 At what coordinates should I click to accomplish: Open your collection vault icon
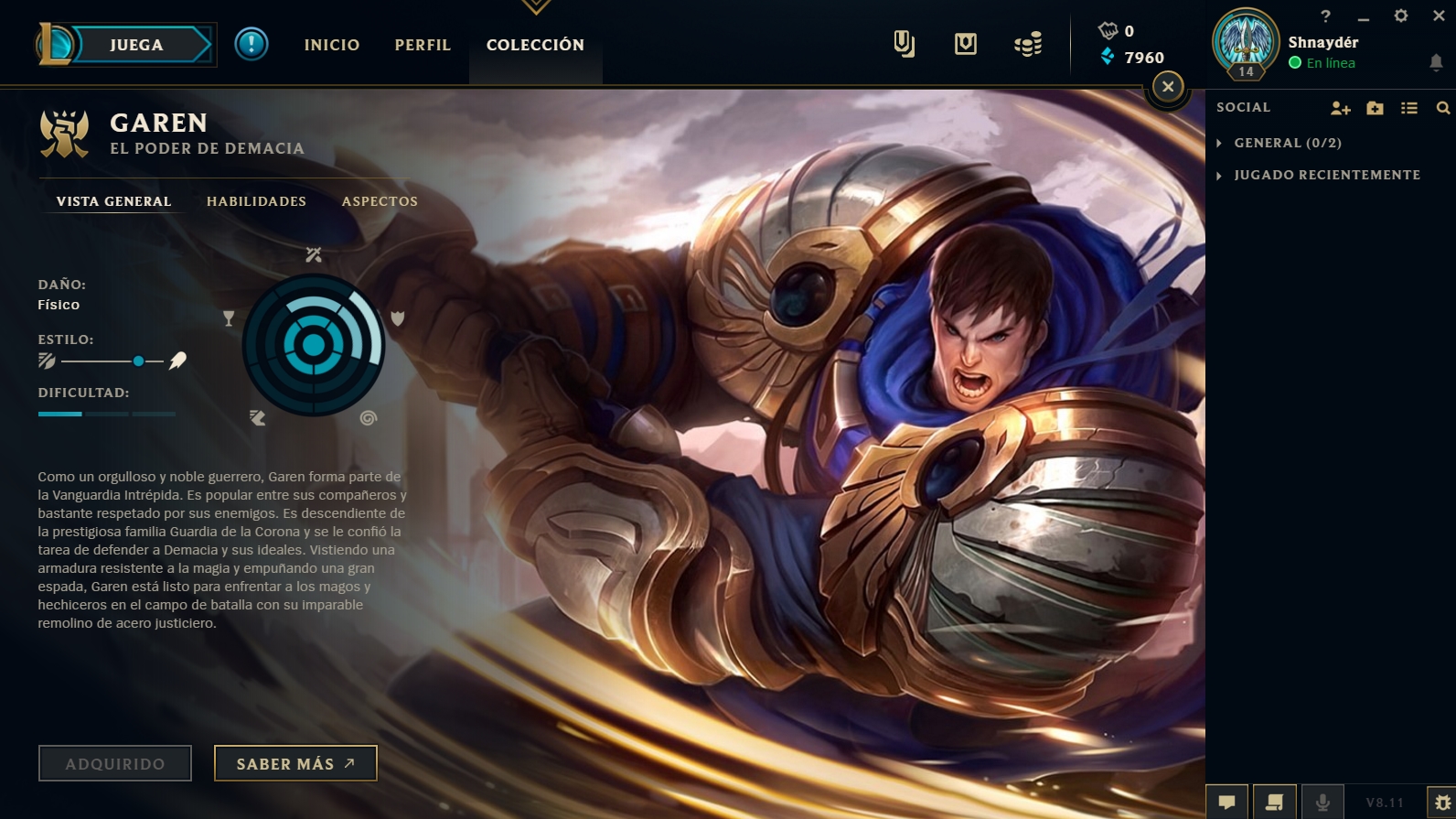click(965, 43)
